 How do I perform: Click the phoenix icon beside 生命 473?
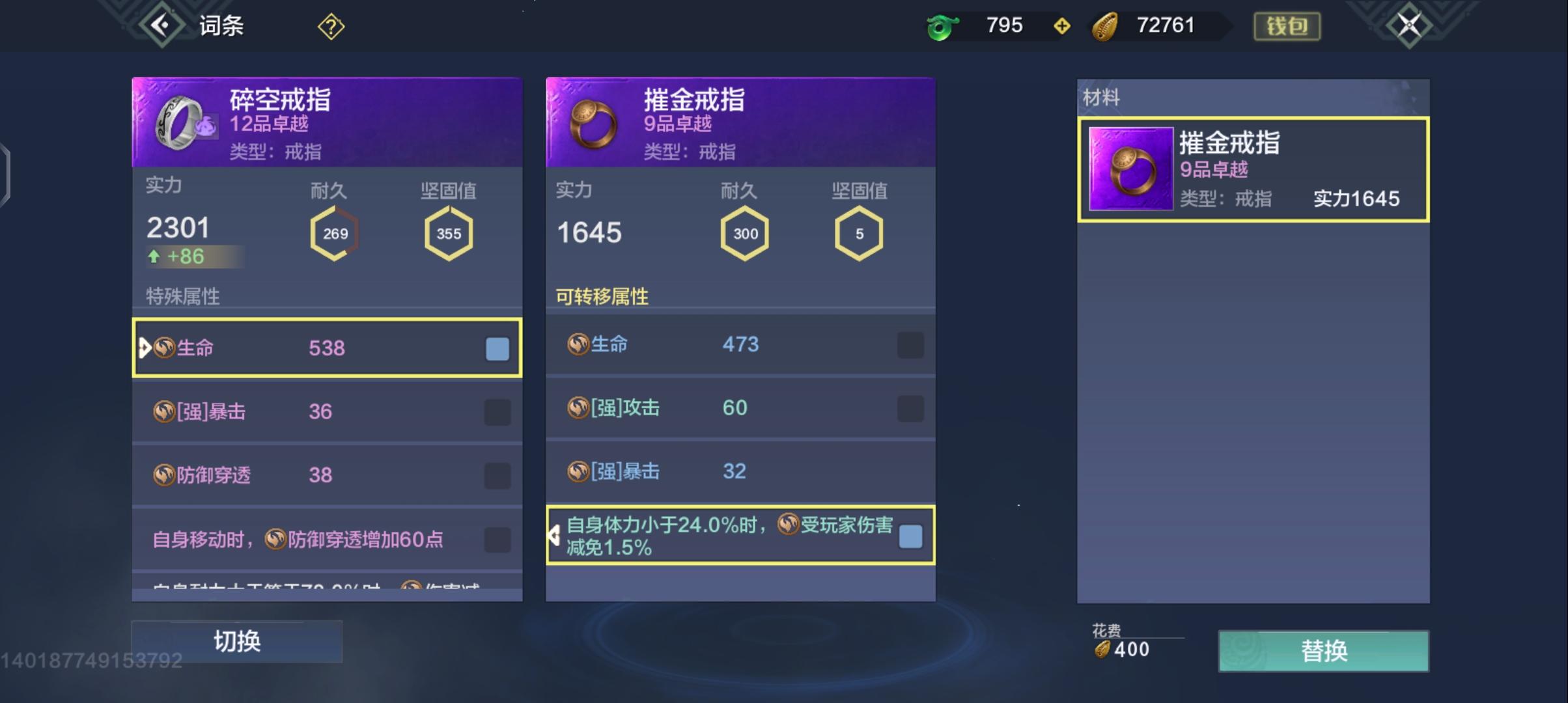(578, 344)
